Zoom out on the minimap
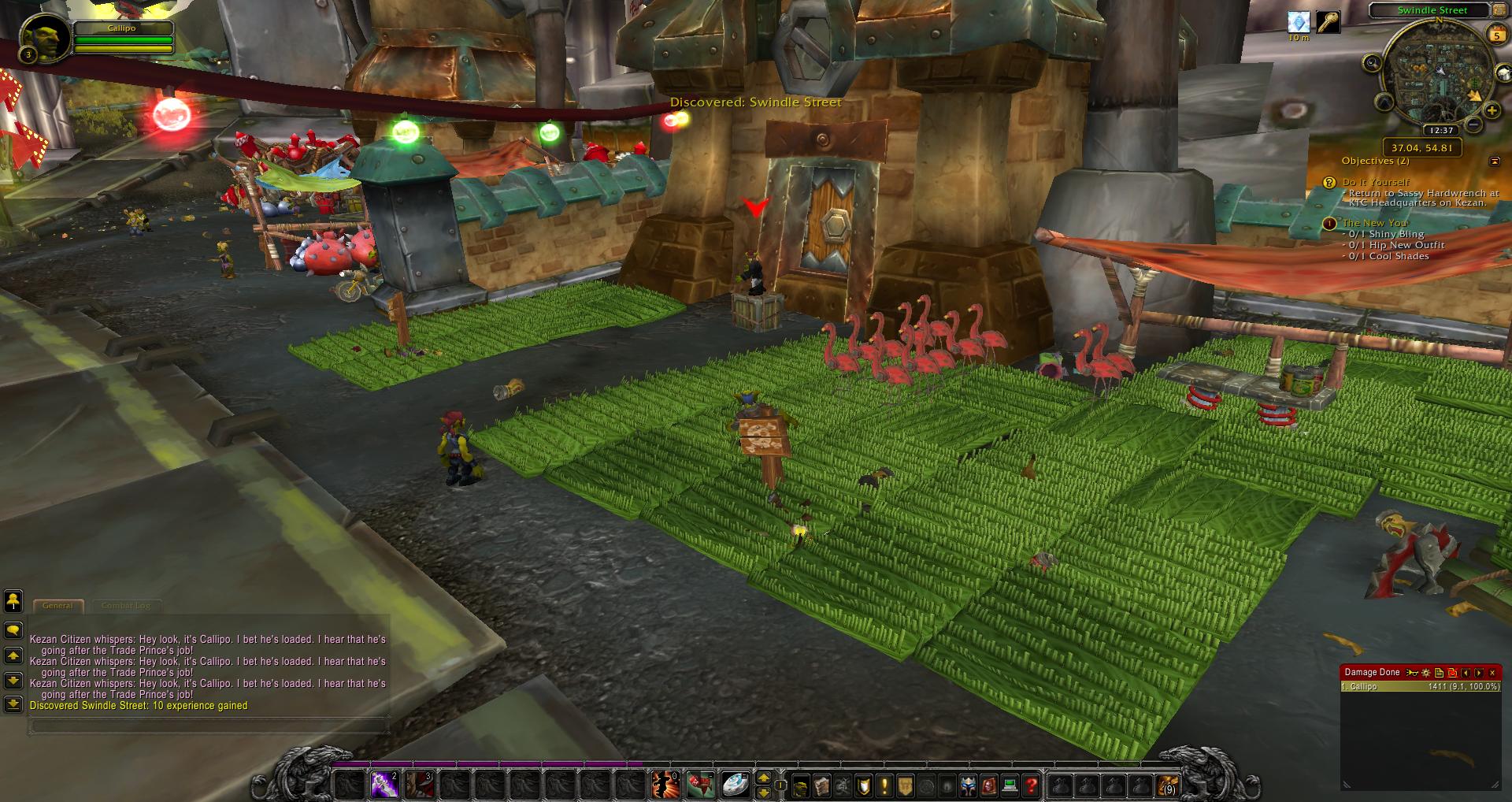This screenshot has width=1512, height=802. pos(1473,124)
